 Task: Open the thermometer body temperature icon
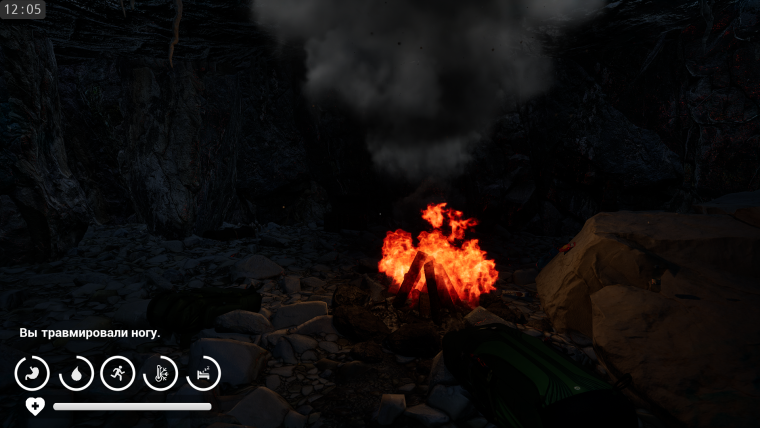click(x=161, y=373)
